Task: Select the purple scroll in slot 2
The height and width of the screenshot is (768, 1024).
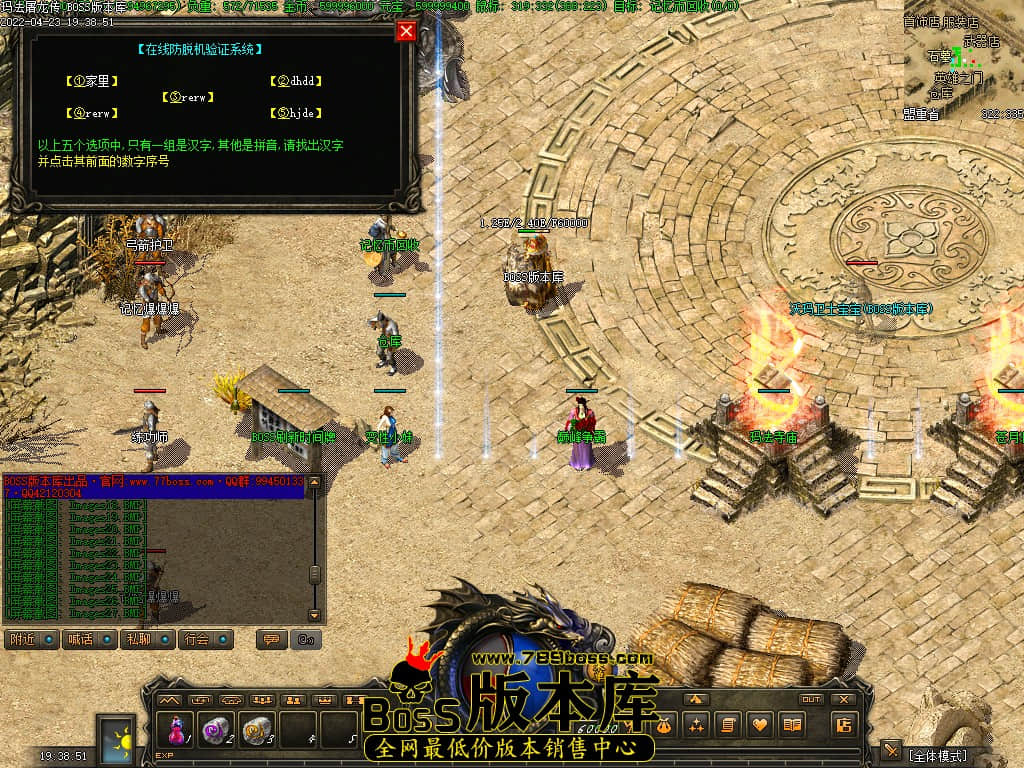Action: coord(215,730)
